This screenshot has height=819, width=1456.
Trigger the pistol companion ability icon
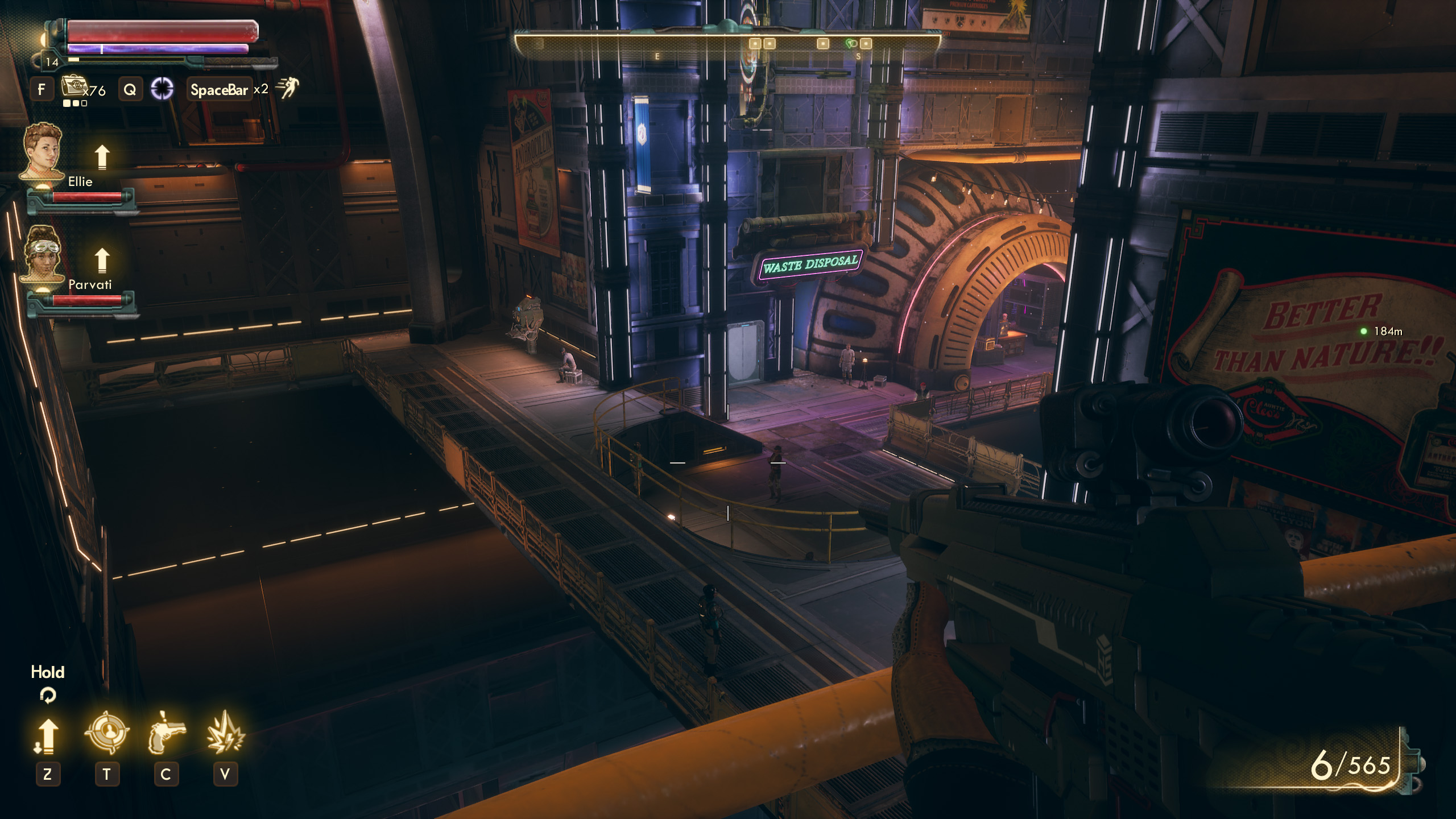click(x=166, y=733)
